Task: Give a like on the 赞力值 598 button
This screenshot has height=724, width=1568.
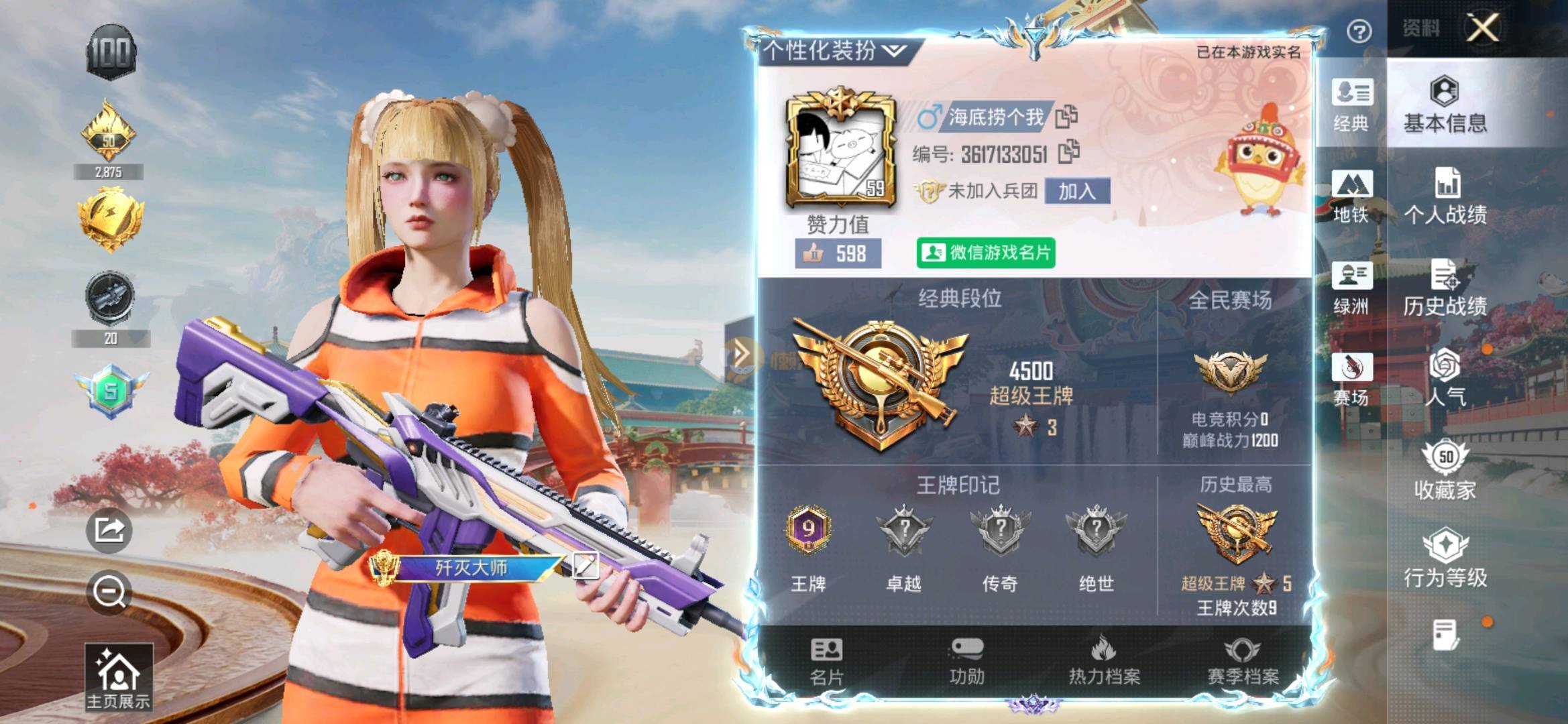Action: coord(838,253)
